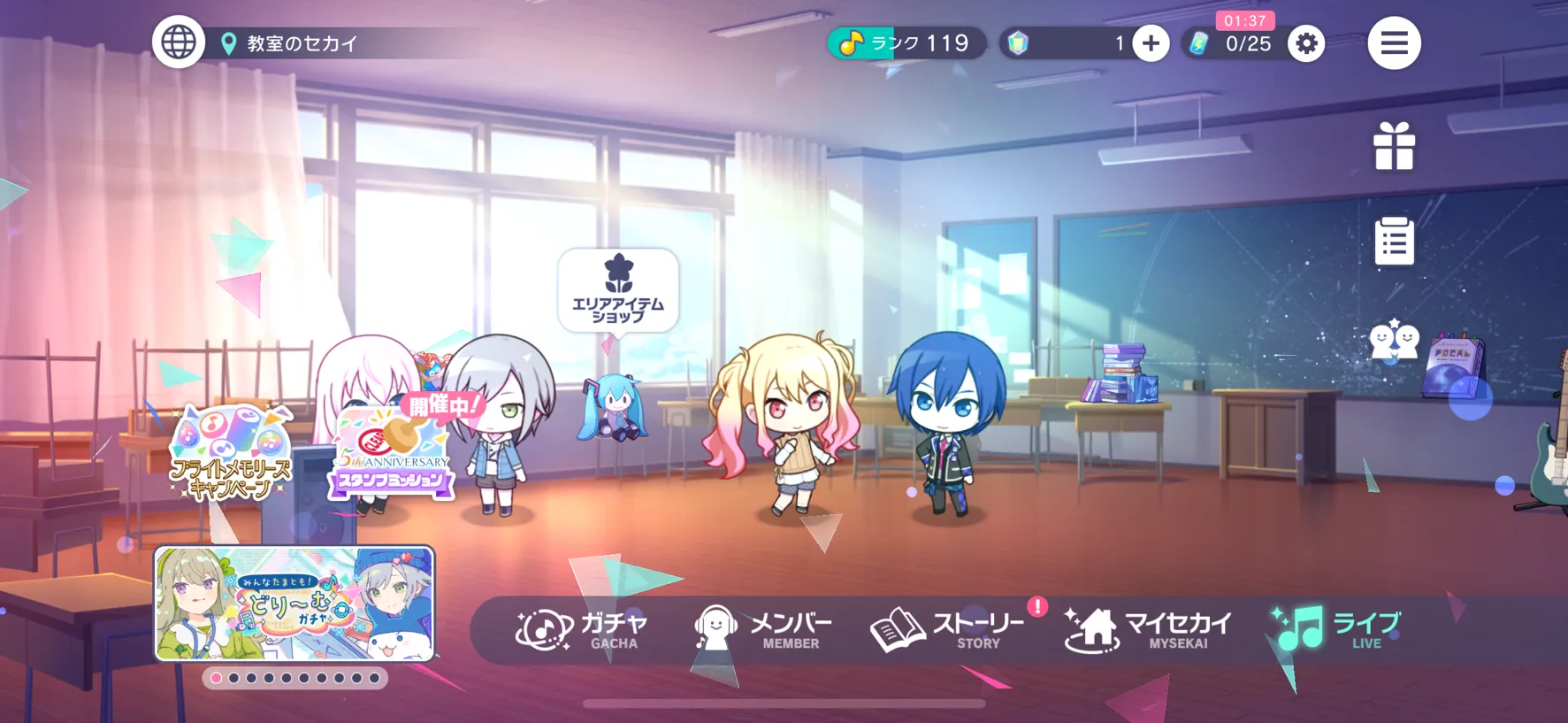
Task: Select the Story menu entry
Action: click(x=948, y=629)
